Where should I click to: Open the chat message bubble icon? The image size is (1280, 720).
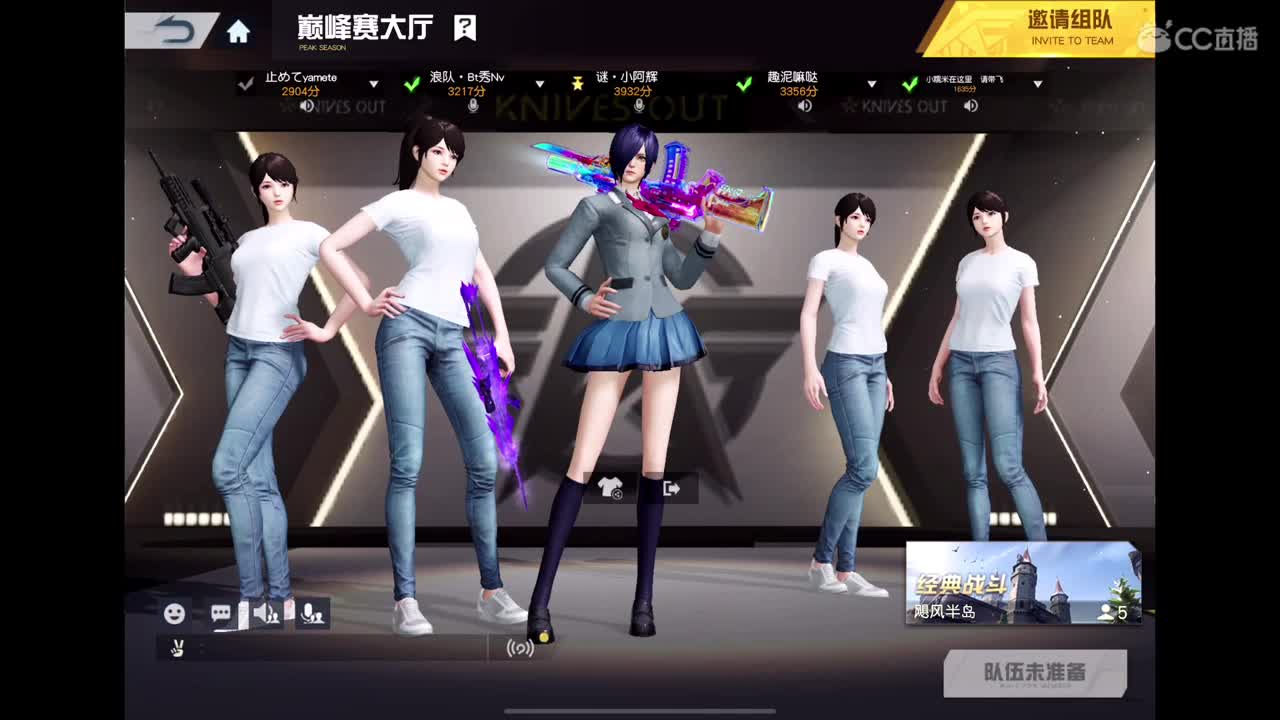tap(221, 613)
